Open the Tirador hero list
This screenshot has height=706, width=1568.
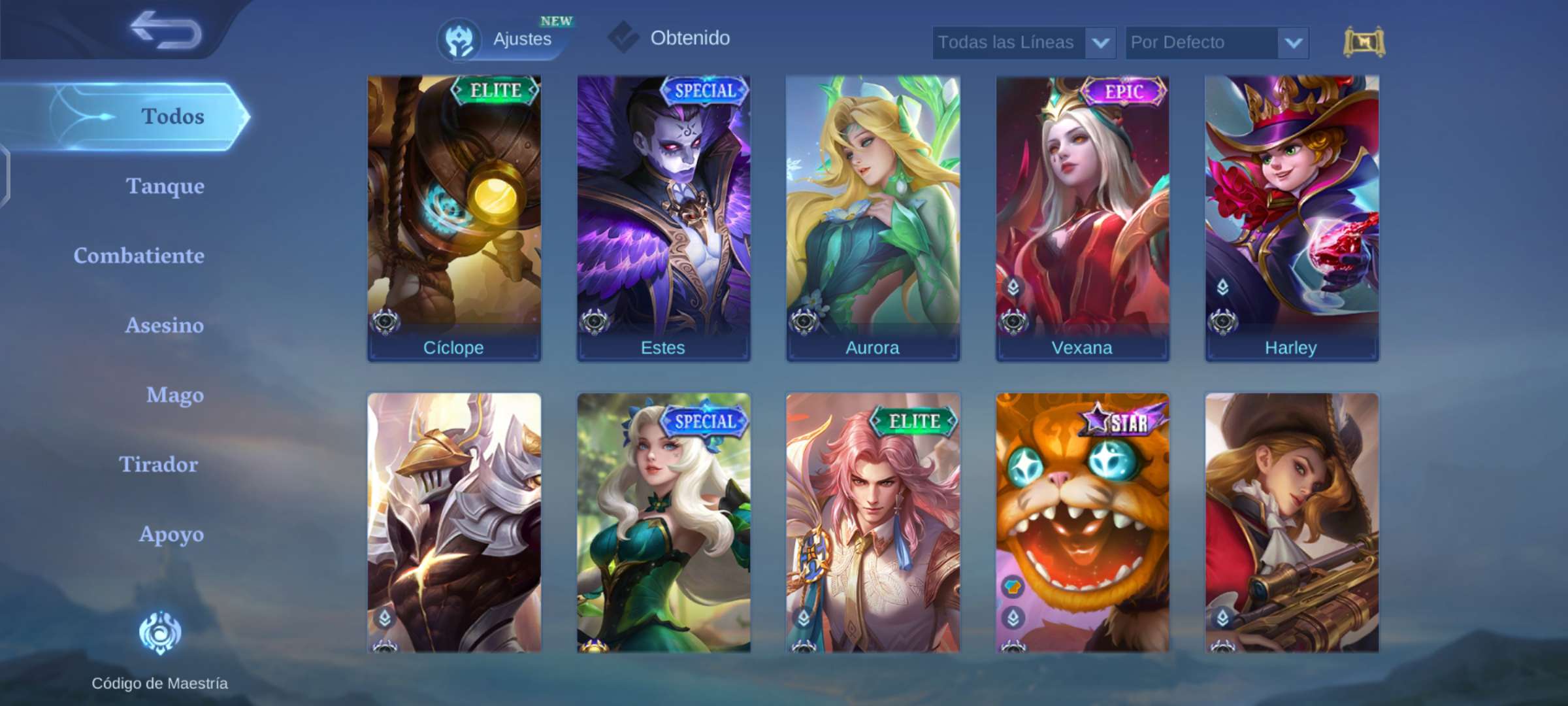click(x=158, y=465)
